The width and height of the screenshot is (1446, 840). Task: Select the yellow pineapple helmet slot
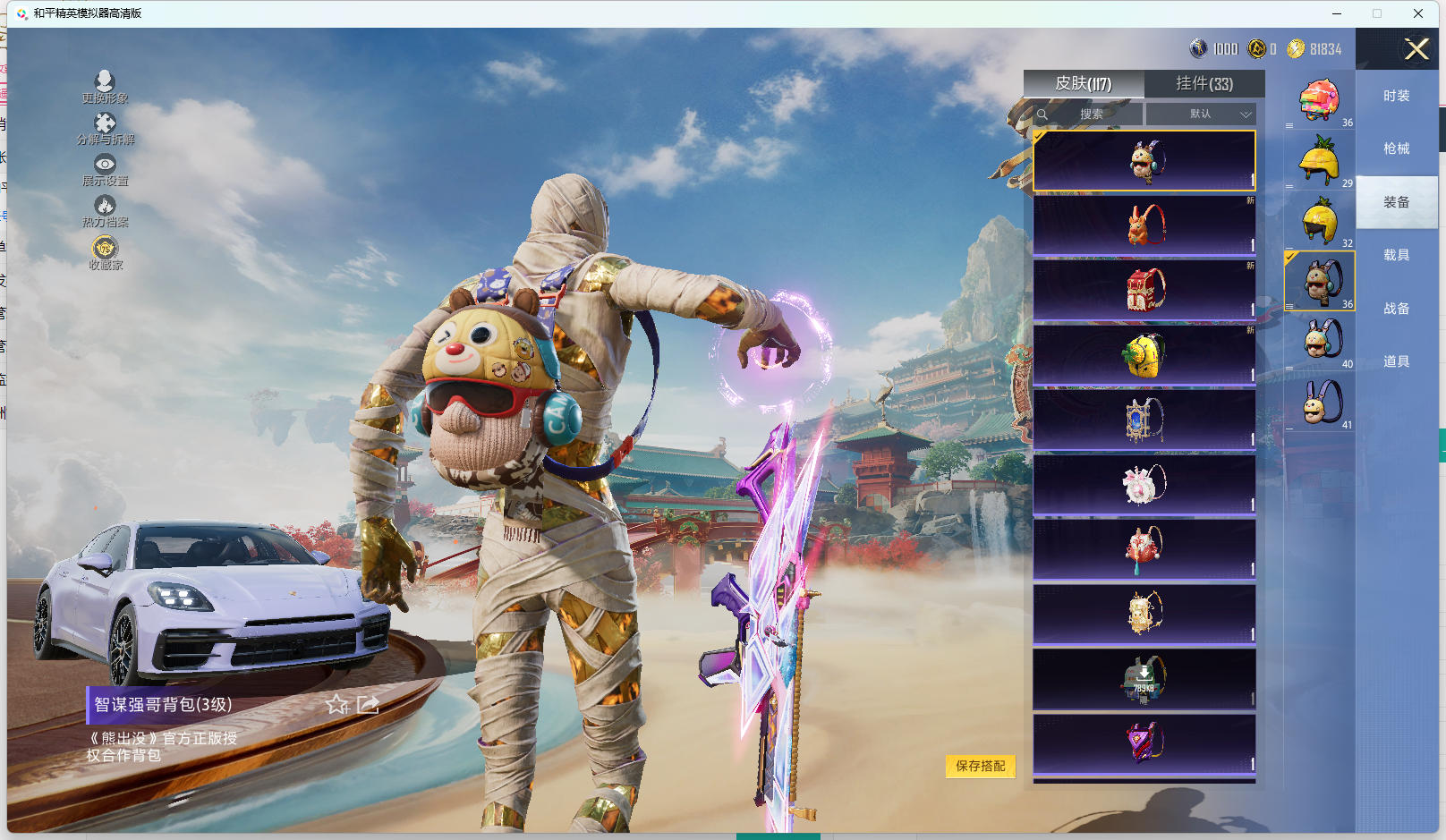point(1320,160)
